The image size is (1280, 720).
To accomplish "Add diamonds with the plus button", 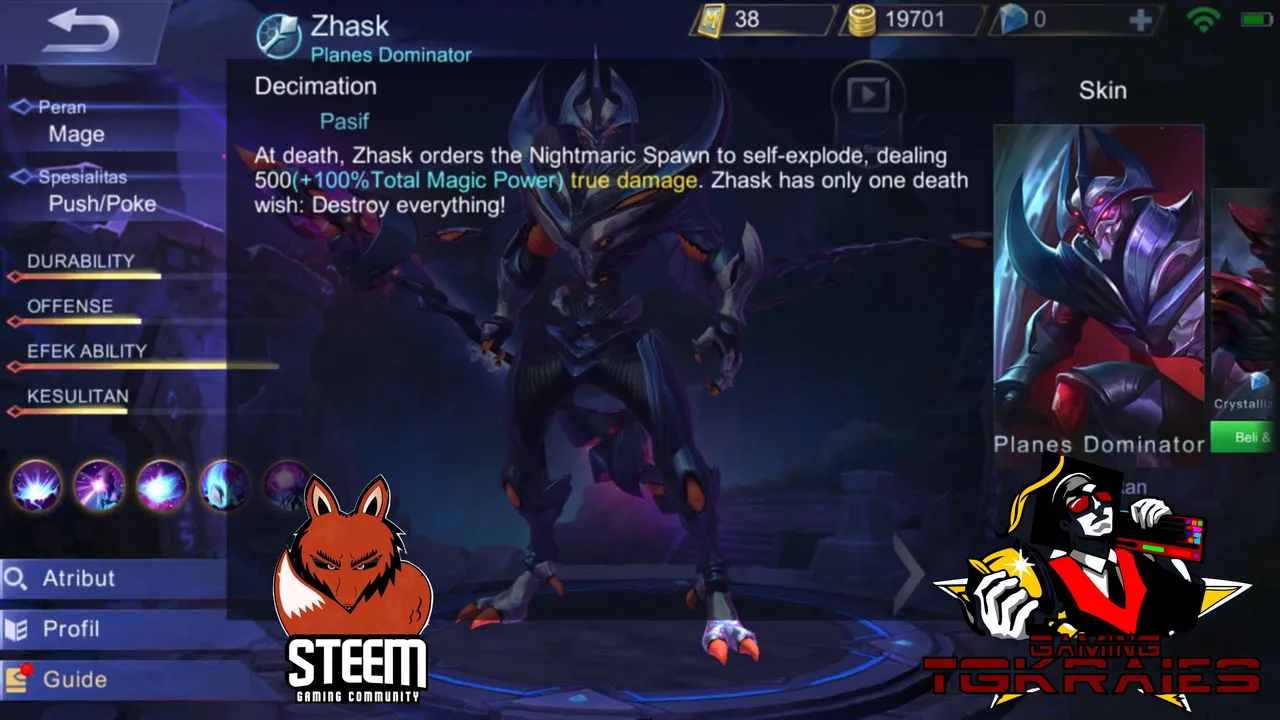I will pos(1140,20).
